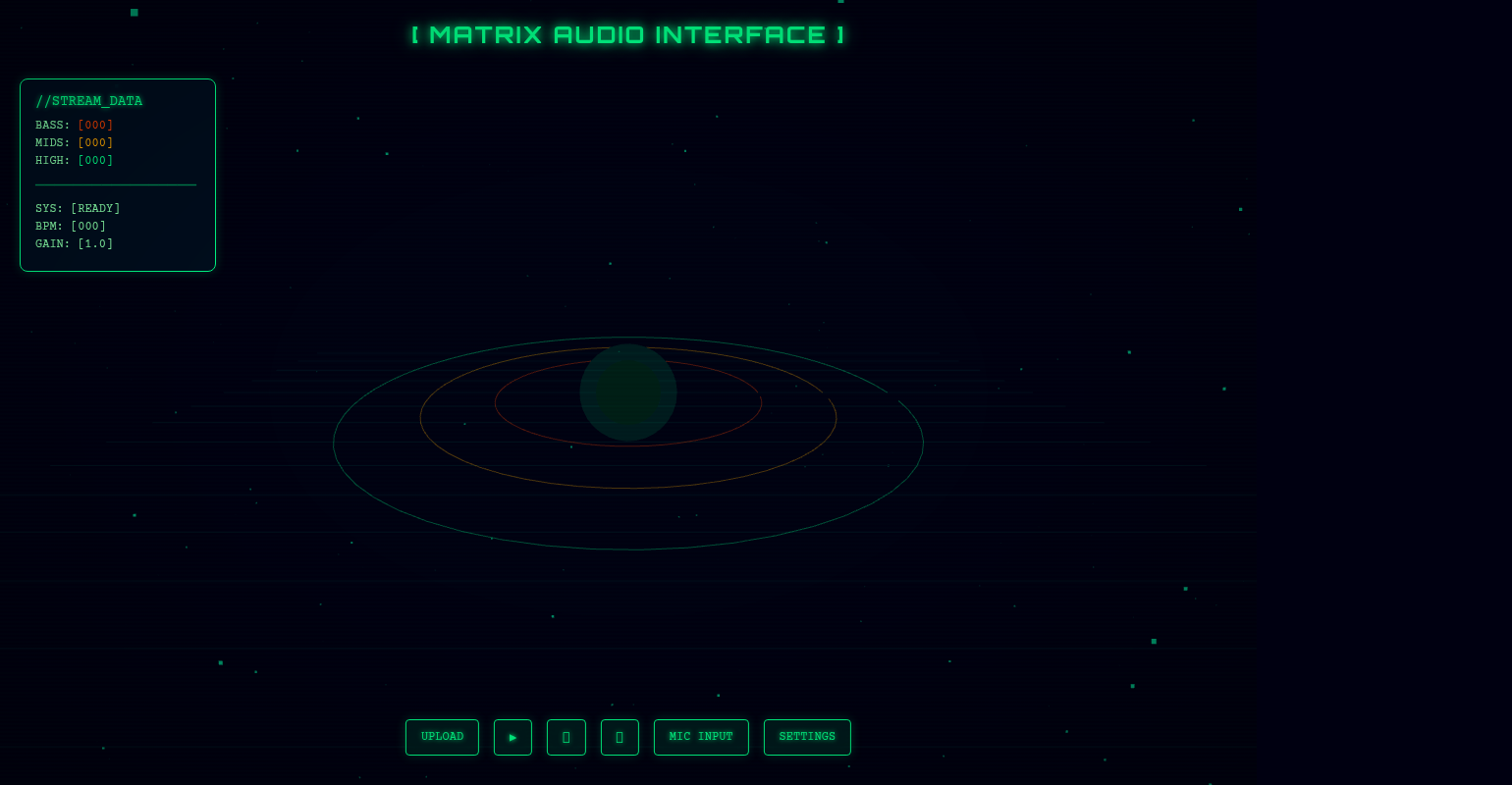Click the BASS [000] readout

pyautogui.click(x=74, y=125)
